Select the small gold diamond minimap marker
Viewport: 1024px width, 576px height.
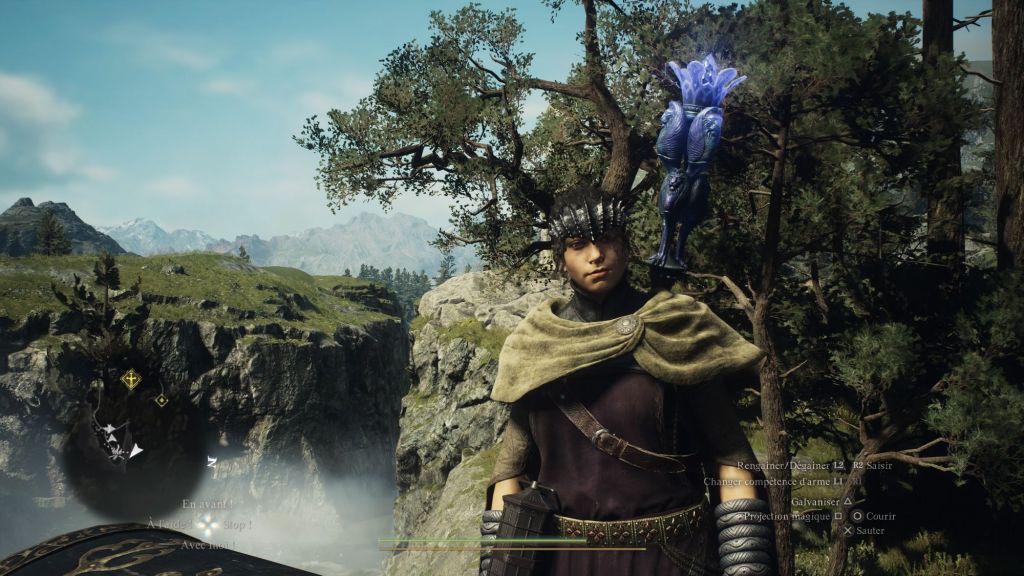click(161, 400)
